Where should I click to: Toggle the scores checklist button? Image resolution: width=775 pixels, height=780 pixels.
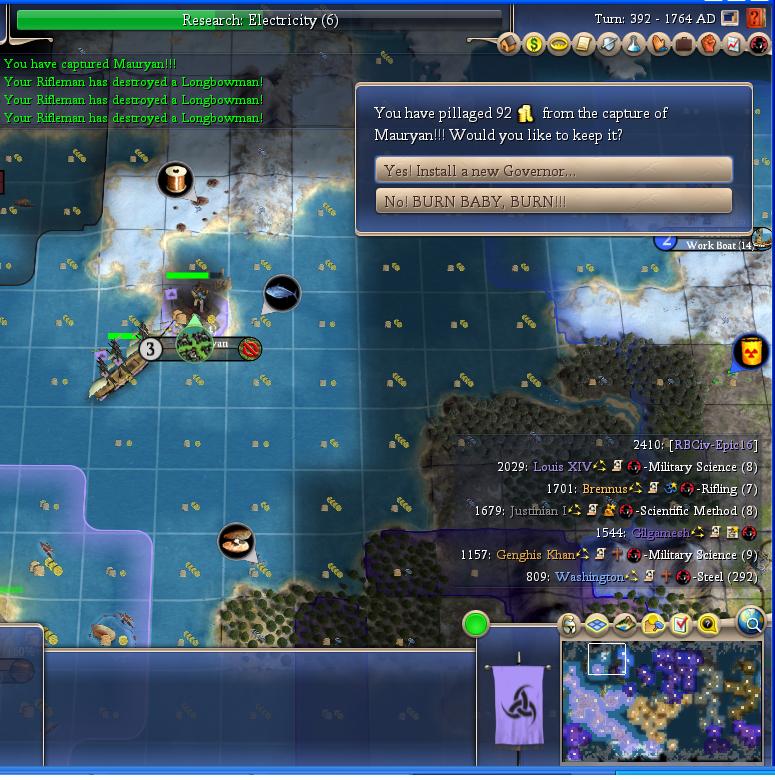(x=681, y=625)
